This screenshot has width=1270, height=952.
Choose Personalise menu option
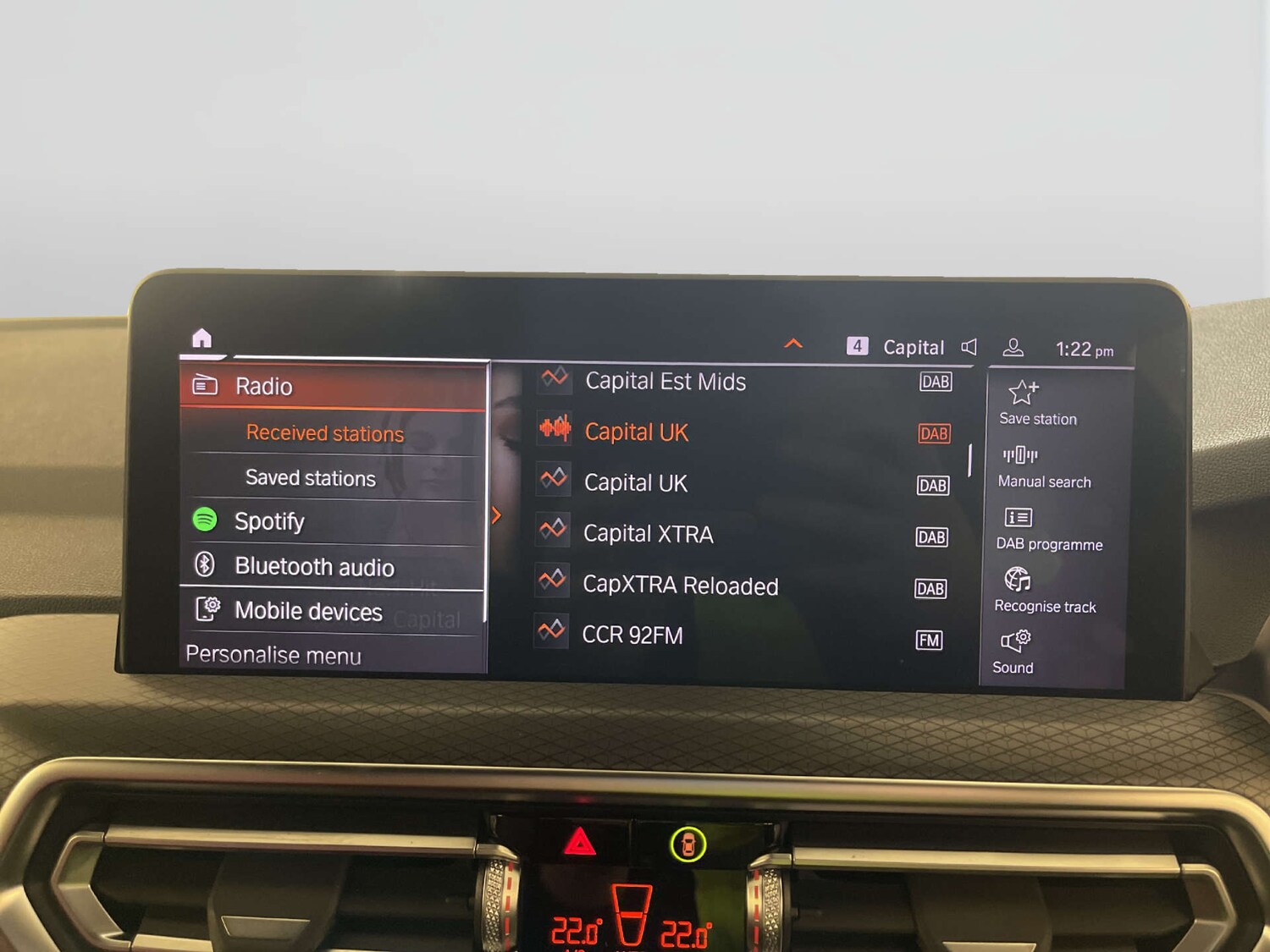[273, 655]
